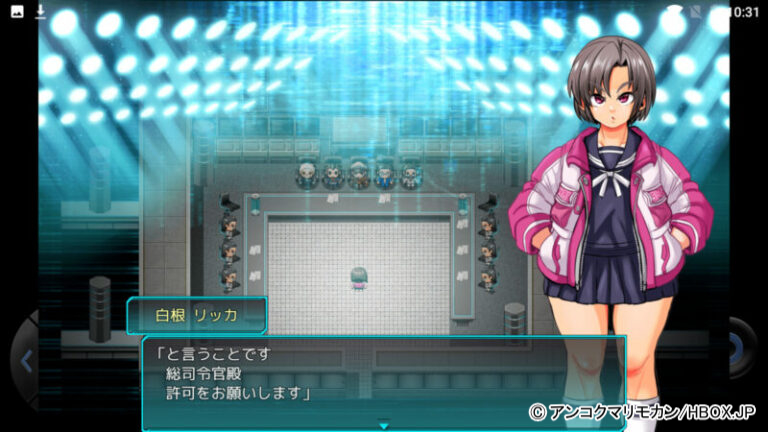The image size is (768, 432).
Task: Tap the virtual D-pad left arrow
Action: pyautogui.click(x=25, y=361)
